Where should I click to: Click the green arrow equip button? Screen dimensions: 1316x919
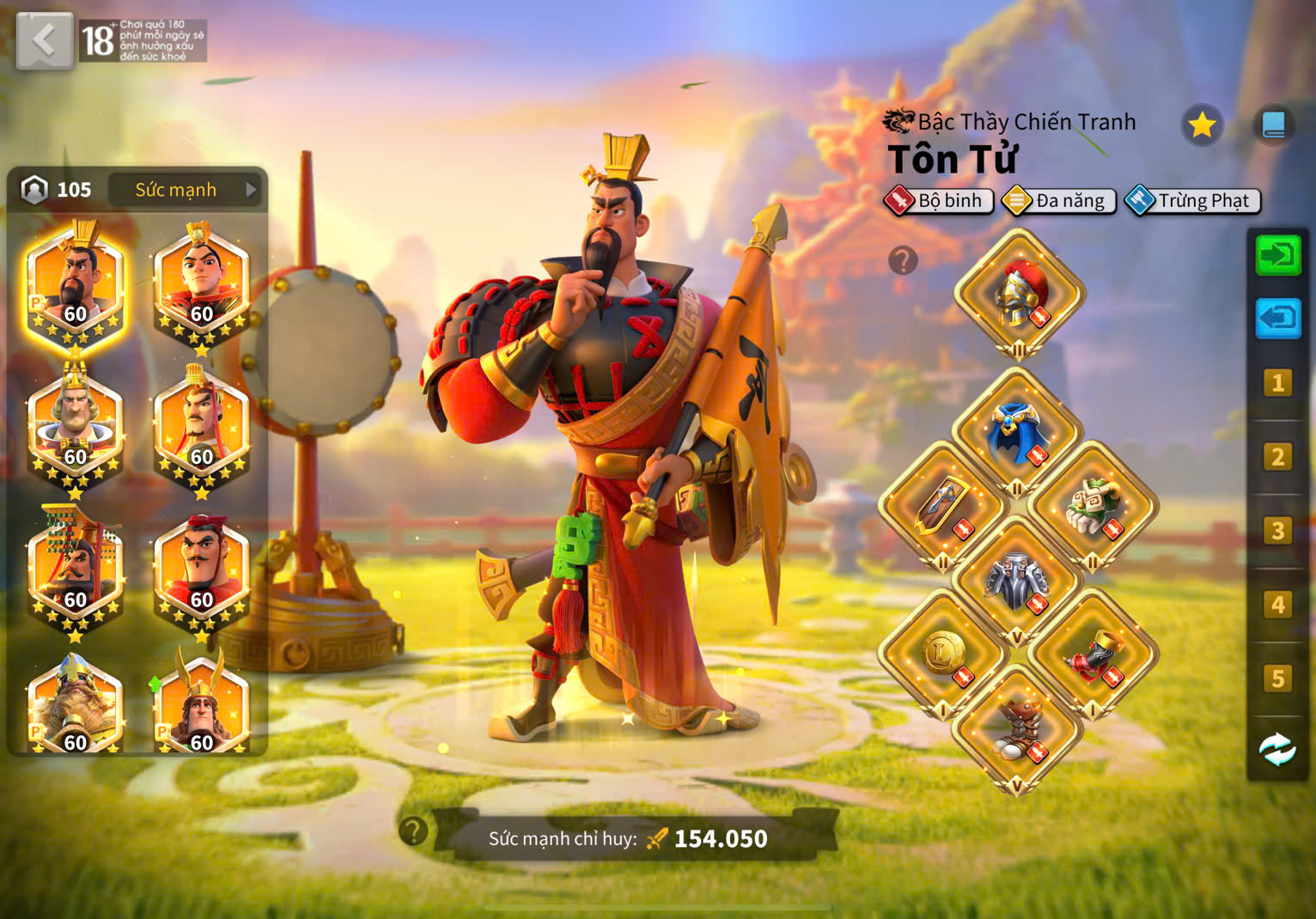pyautogui.click(x=1277, y=256)
